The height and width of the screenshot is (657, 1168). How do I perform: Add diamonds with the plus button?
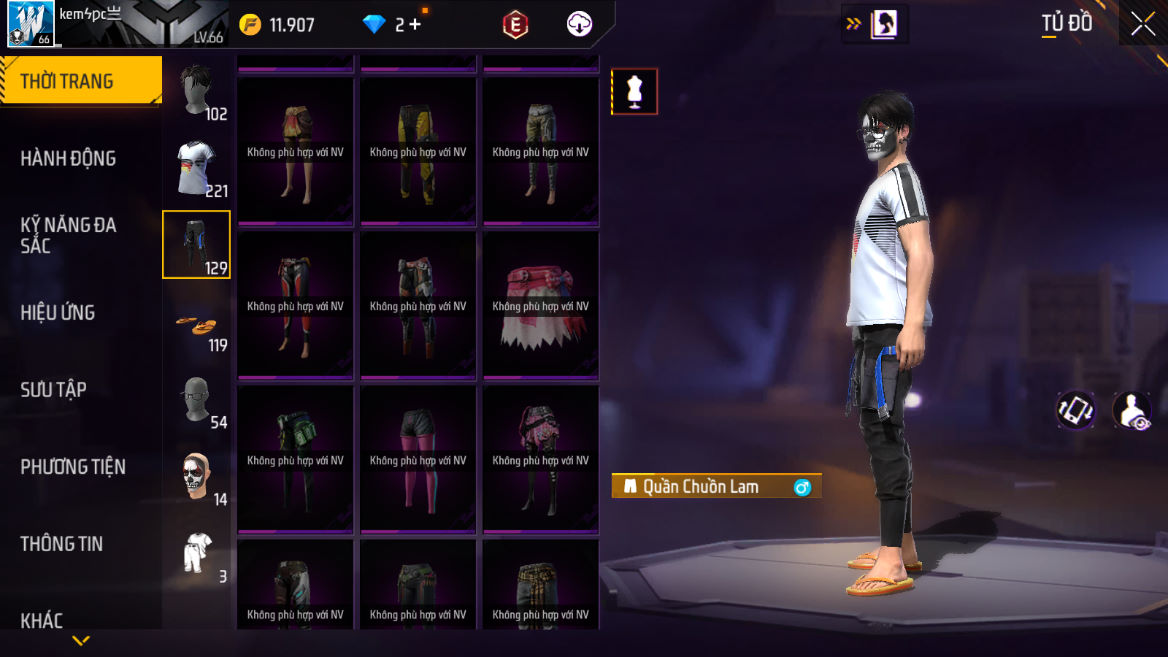click(415, 25)
